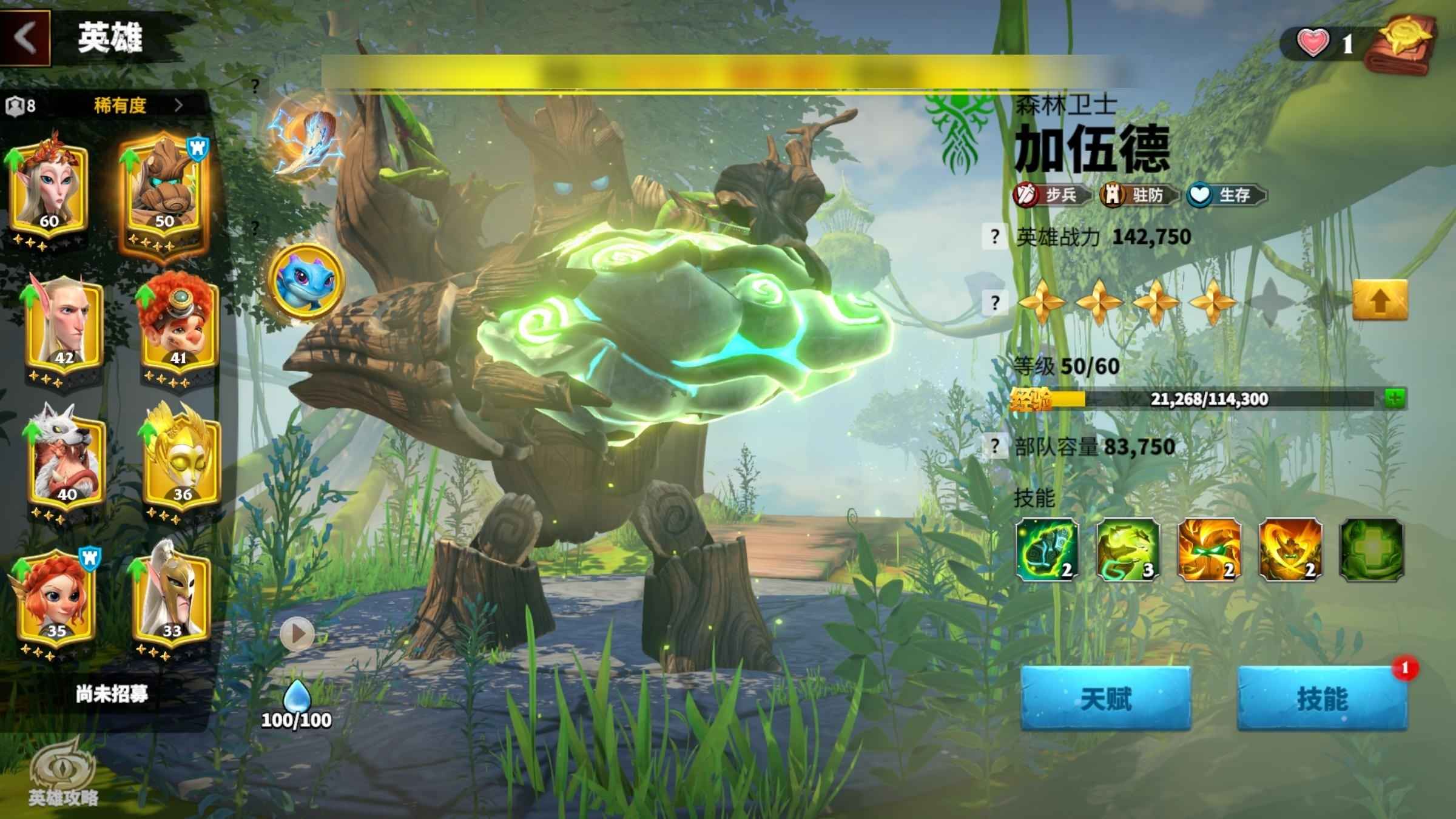Viewport: 1456px width, 819px height.
Task: Play the hero preview animation
Action: (297, 634)
